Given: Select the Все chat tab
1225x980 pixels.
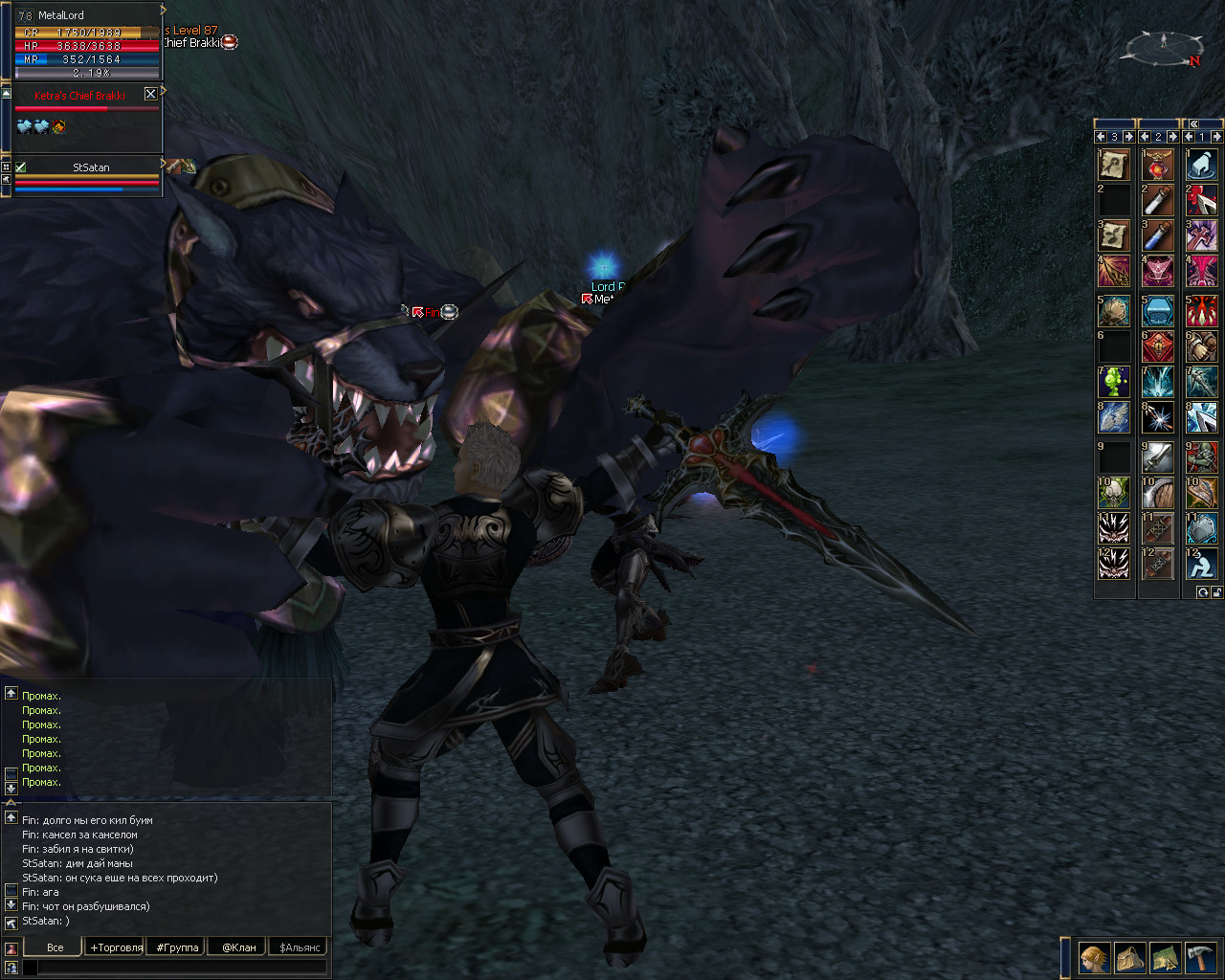Looking at the screenshot, I should 55,947.
